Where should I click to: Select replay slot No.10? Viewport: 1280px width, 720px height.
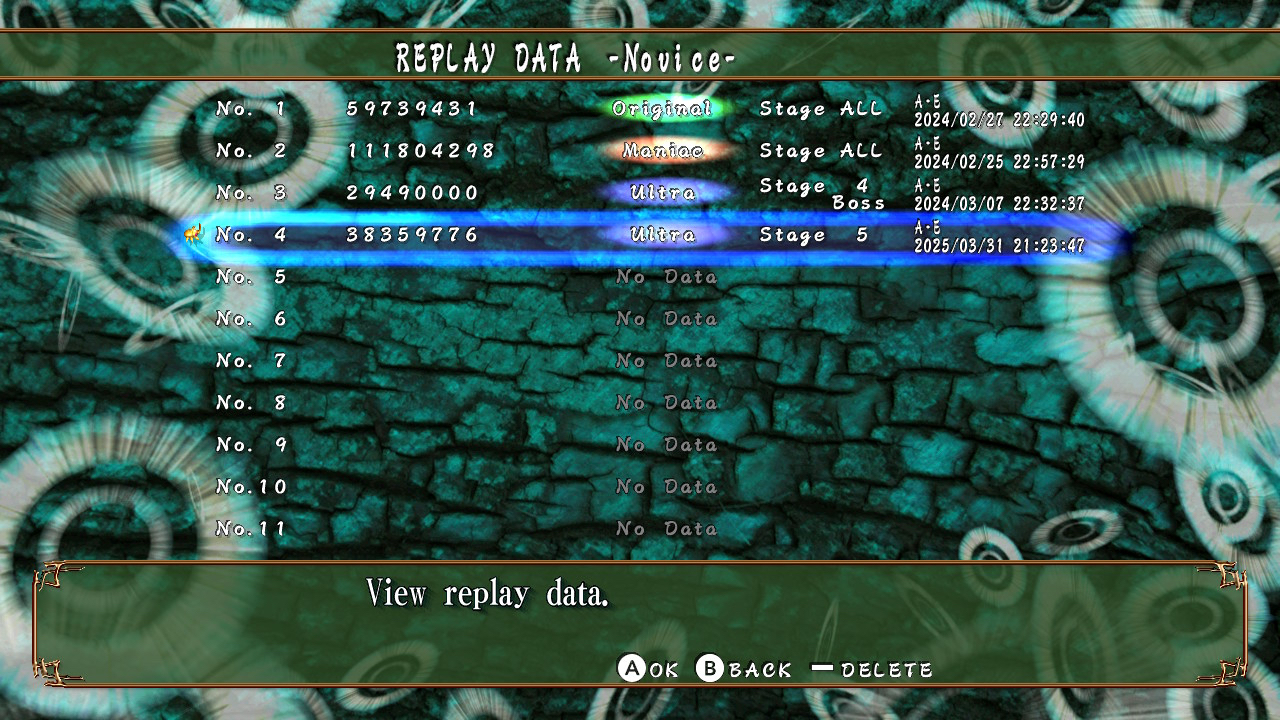tap(650, 487)
